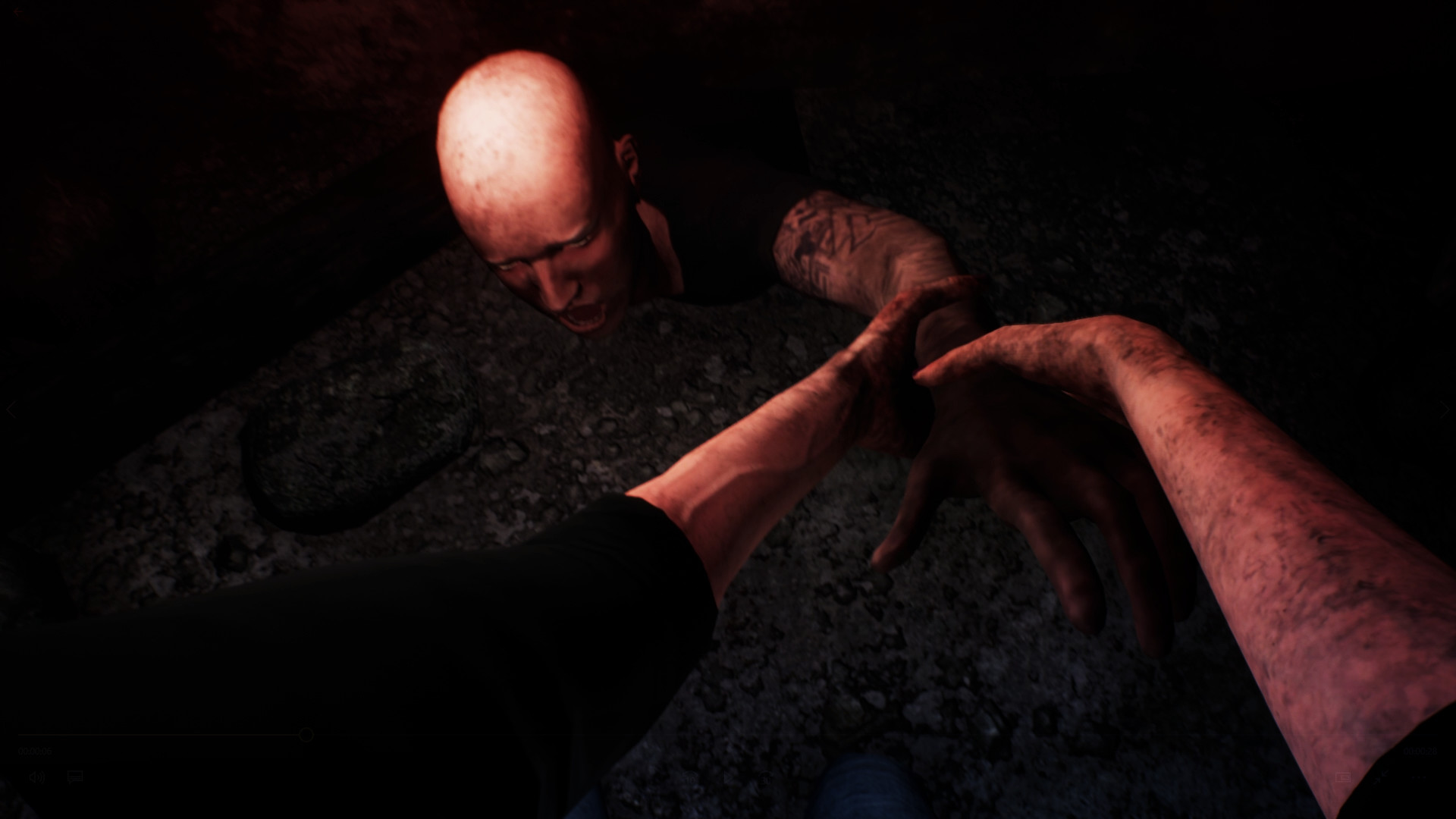Image resolution: width=1456 pixels, height=819 pixels.
Task: Skip forward thirty seconds
Action: pos(766,777)
